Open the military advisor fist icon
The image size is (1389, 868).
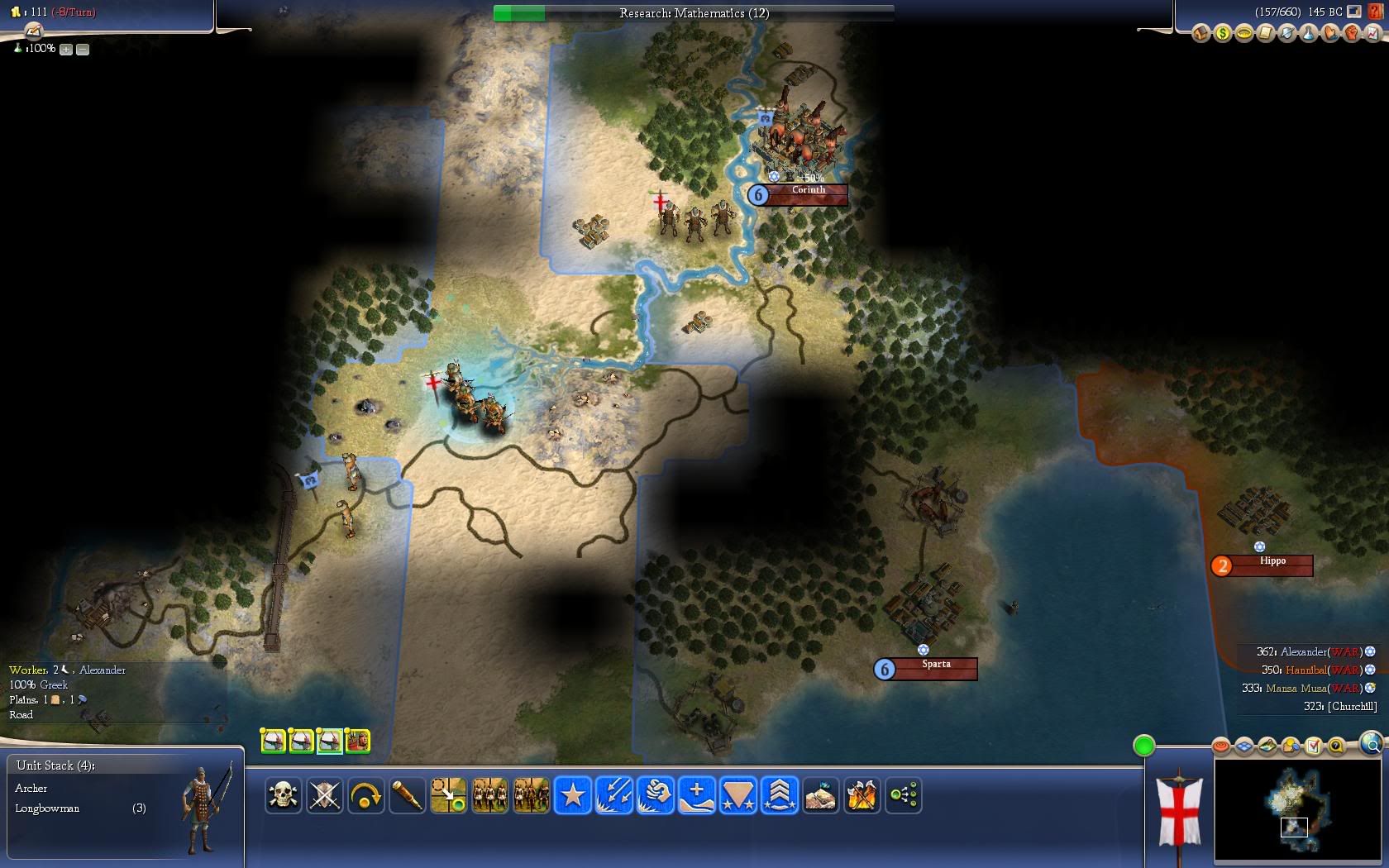pos(1351,34)
